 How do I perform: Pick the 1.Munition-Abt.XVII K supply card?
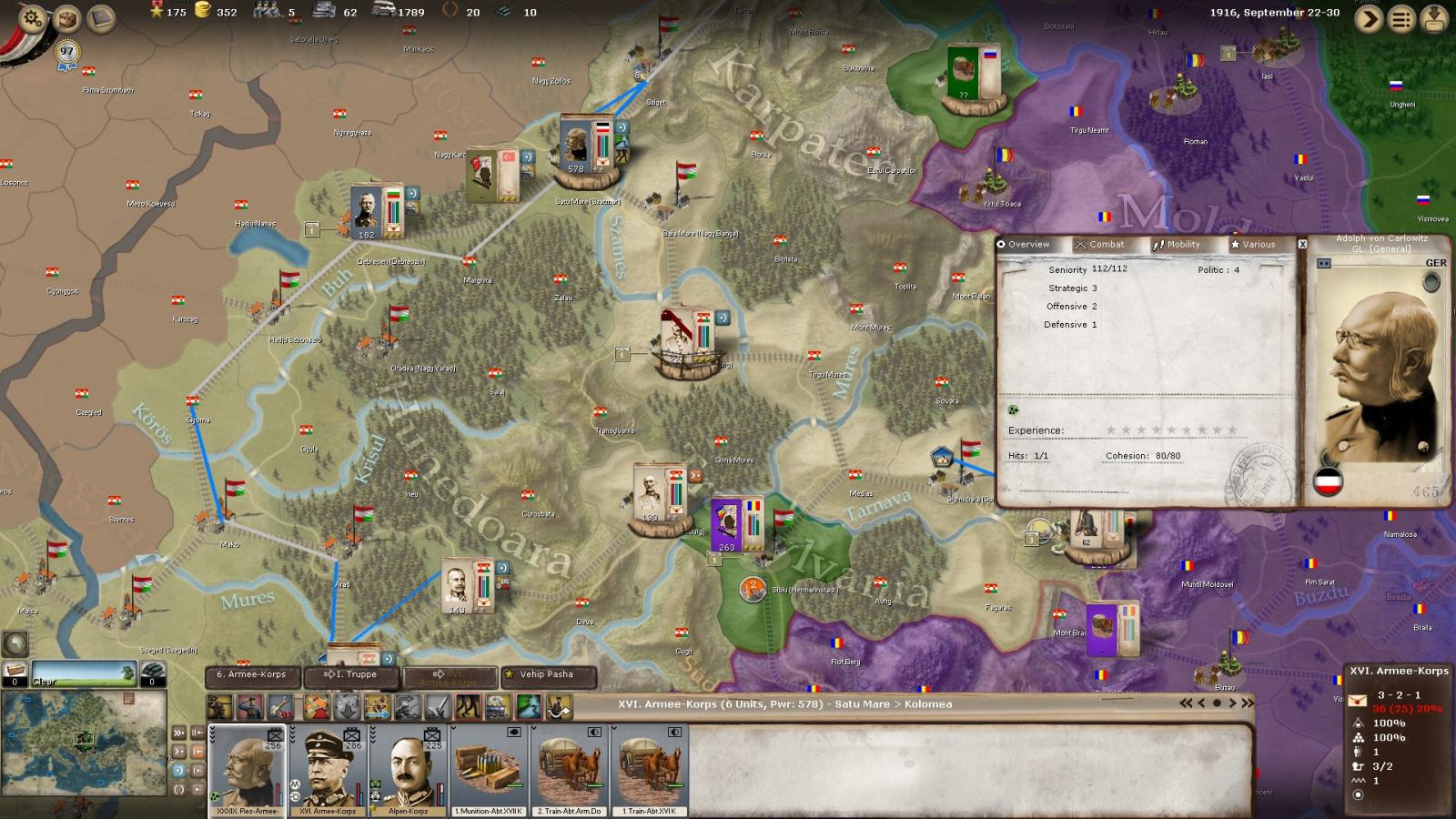[x=489, y=770]
